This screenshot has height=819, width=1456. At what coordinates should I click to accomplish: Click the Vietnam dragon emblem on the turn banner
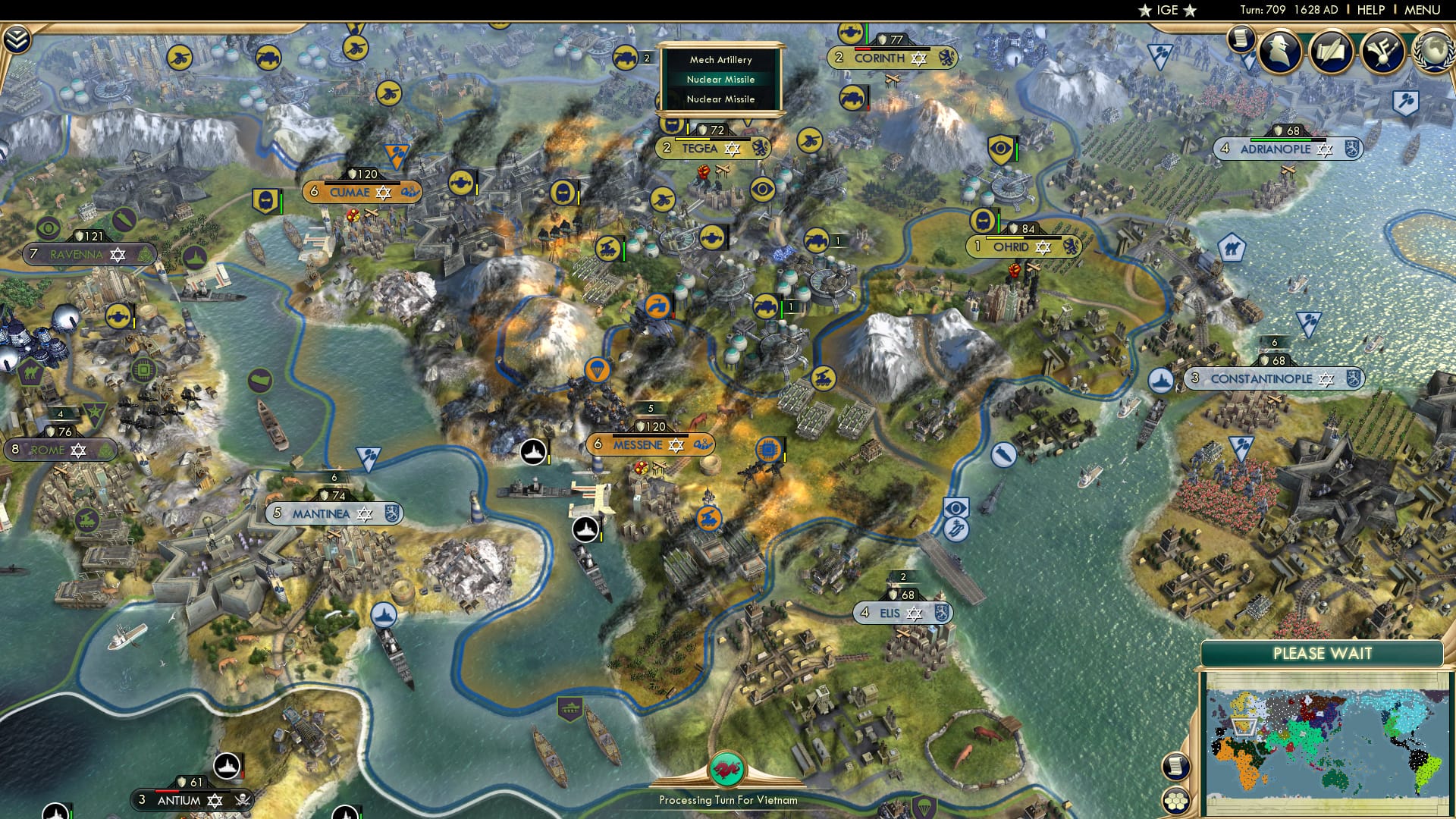(730, 767)
